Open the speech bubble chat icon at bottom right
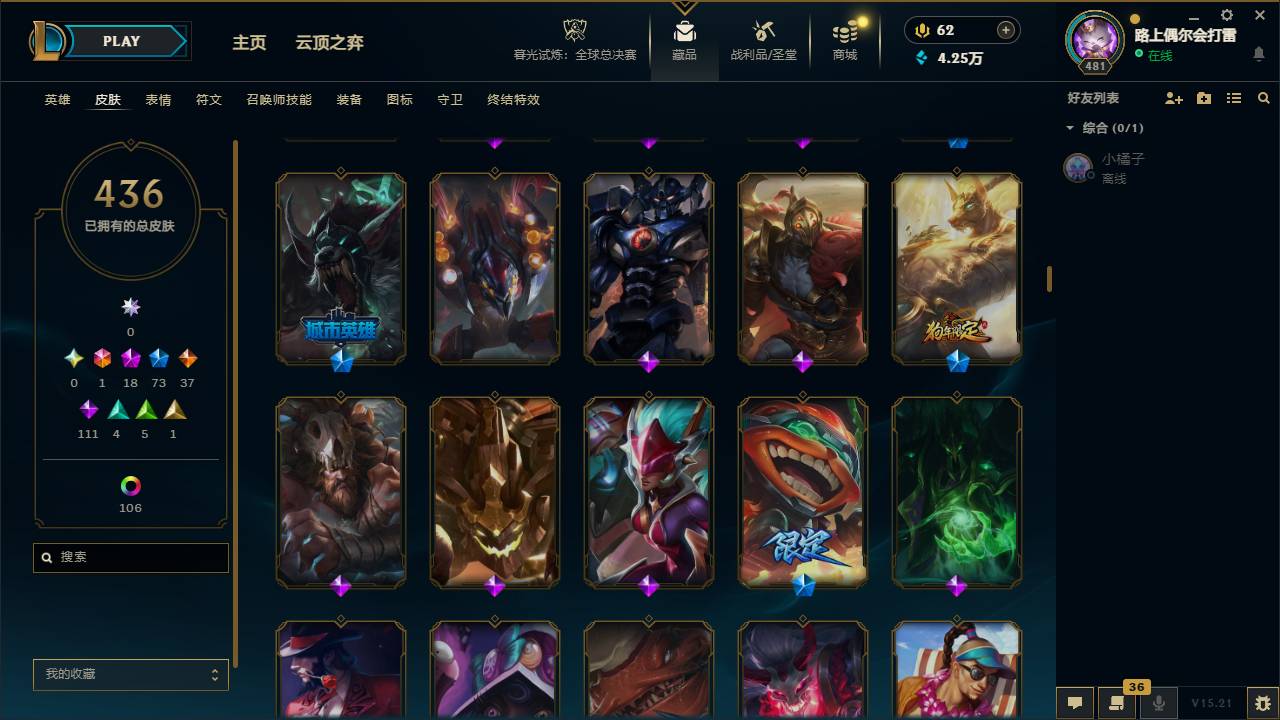The height and width of the screenshot is (720, 1280). click(1074, 703)
